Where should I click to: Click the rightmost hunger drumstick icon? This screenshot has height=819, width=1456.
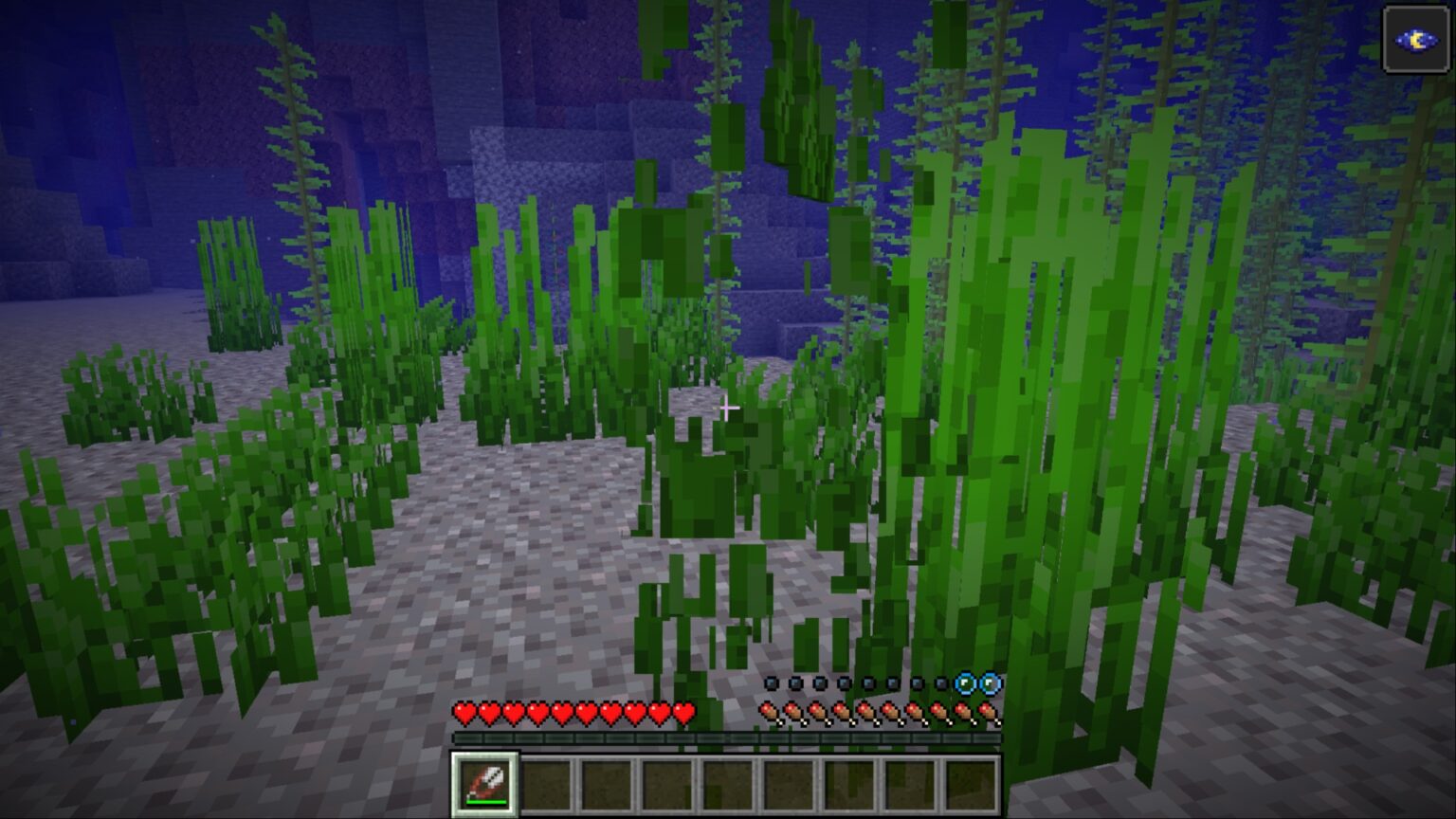(x=987, y=713)
